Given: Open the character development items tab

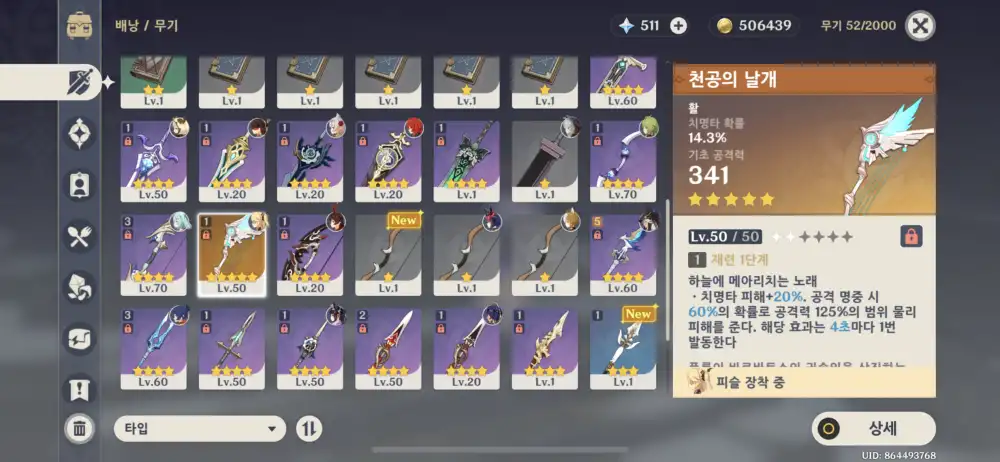Looking at the screenshot, I should [x=79, y=185].
